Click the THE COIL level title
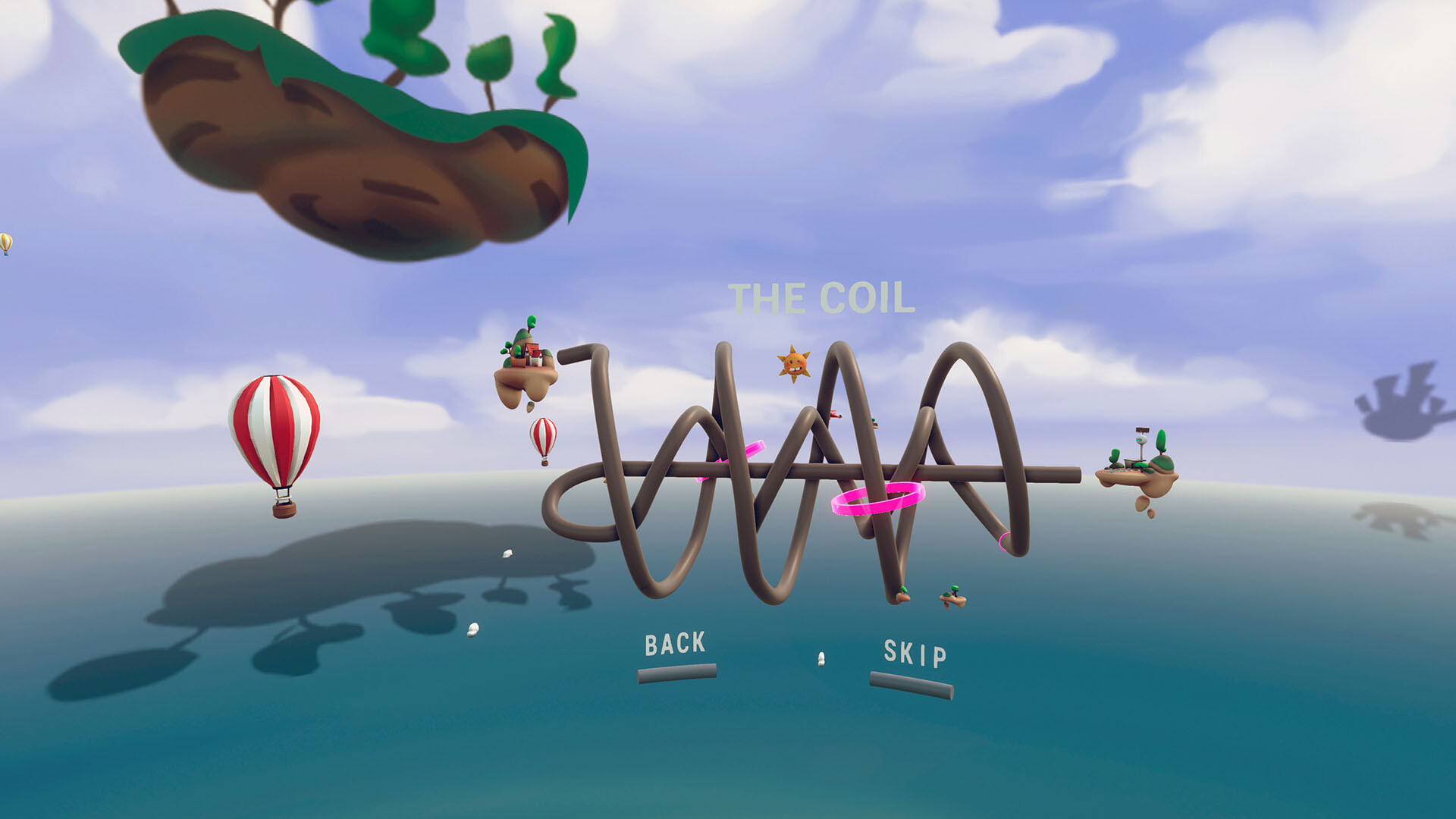Image resolution: width=1456 pixels, height=819 pixels. click(x=821, y=297)
